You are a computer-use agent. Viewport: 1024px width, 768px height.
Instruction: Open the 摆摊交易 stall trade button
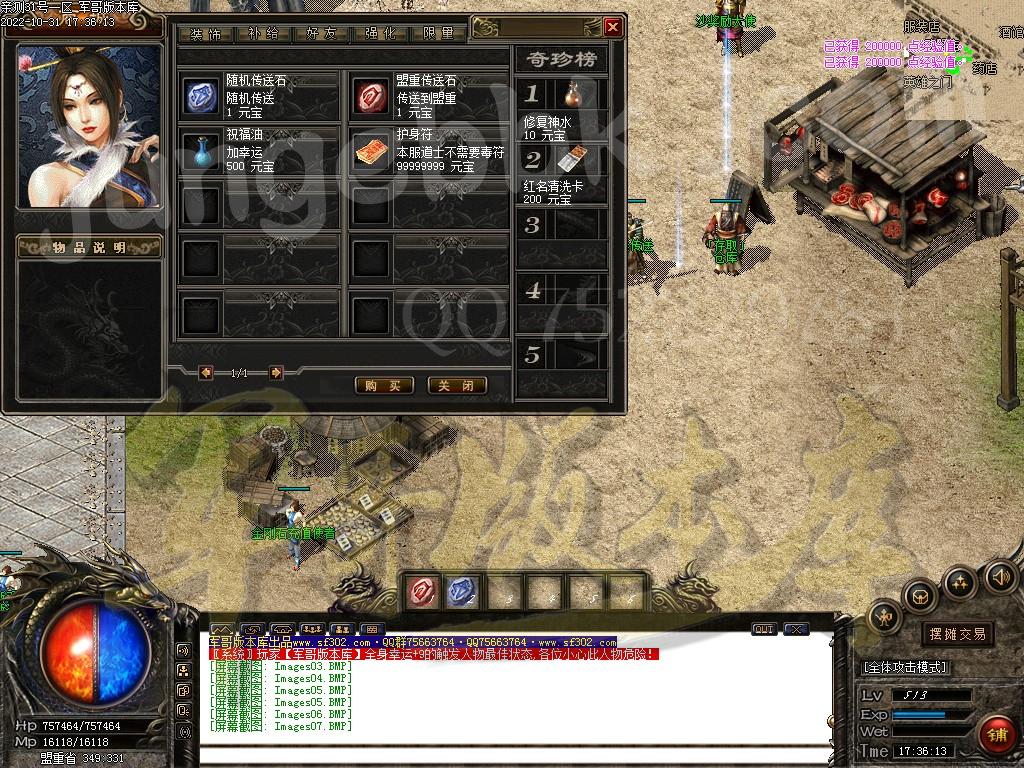957,633
